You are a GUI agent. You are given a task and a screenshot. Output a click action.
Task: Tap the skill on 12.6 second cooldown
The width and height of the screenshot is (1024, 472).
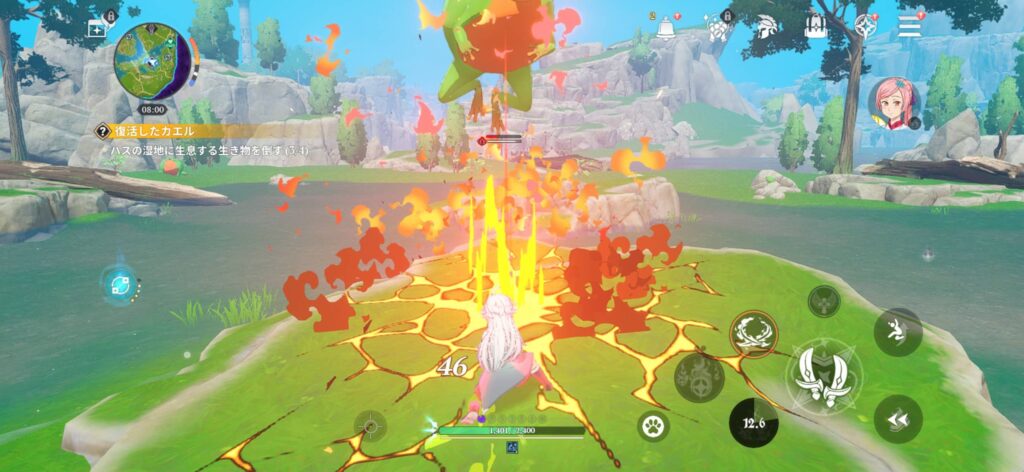click(x=754, y=421)
